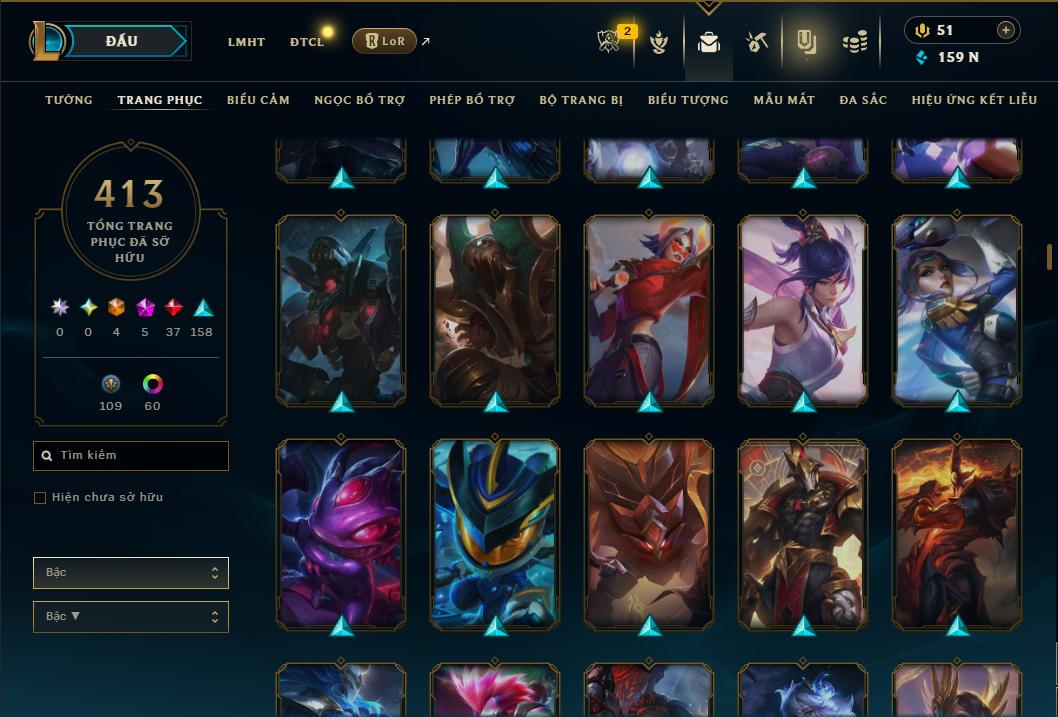The image size is (1058, 717).
Task: Open the upper Bậc grouping dropdown
Action: click(x=131, y=573)
